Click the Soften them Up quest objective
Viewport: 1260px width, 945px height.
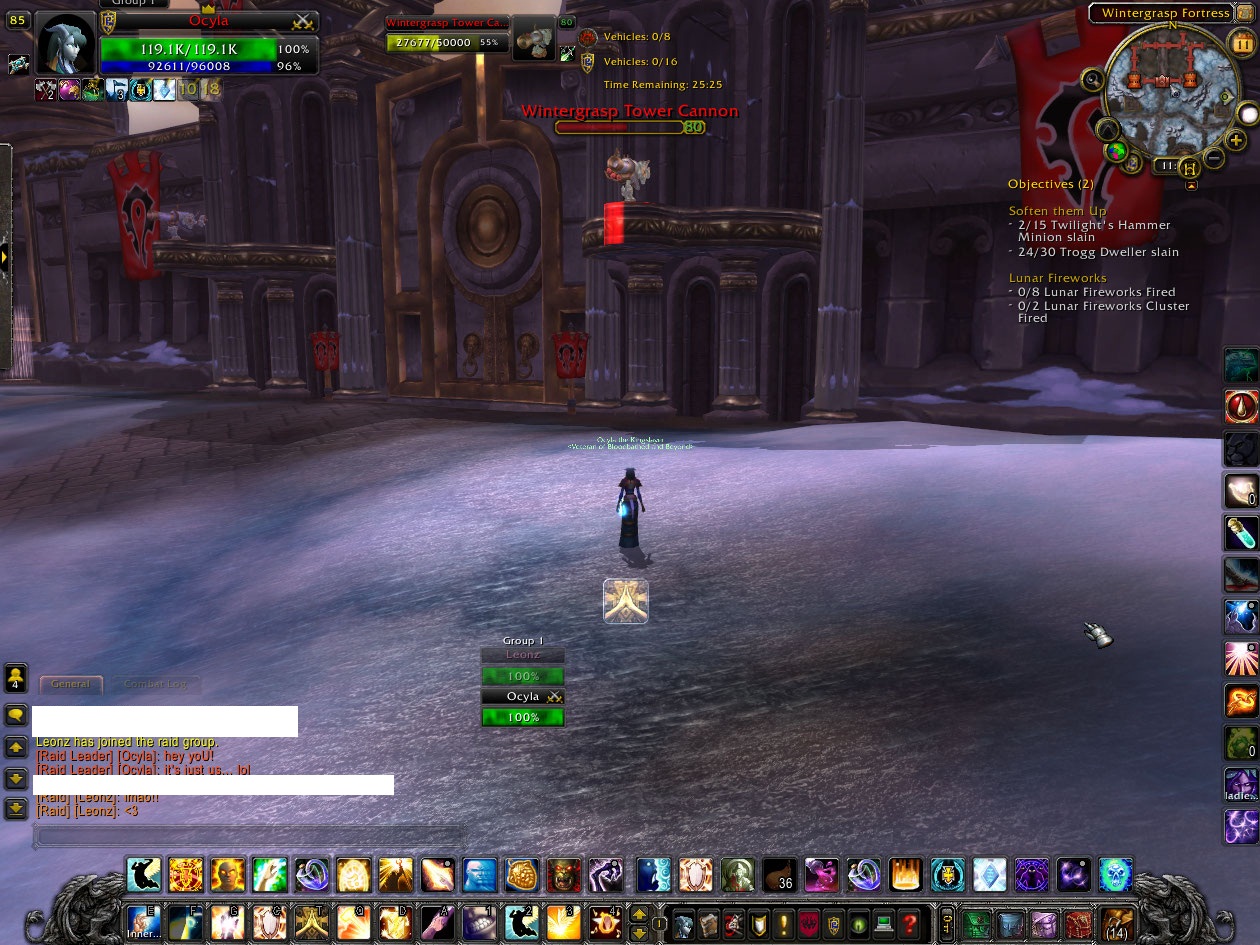[x=1057, y=211]
